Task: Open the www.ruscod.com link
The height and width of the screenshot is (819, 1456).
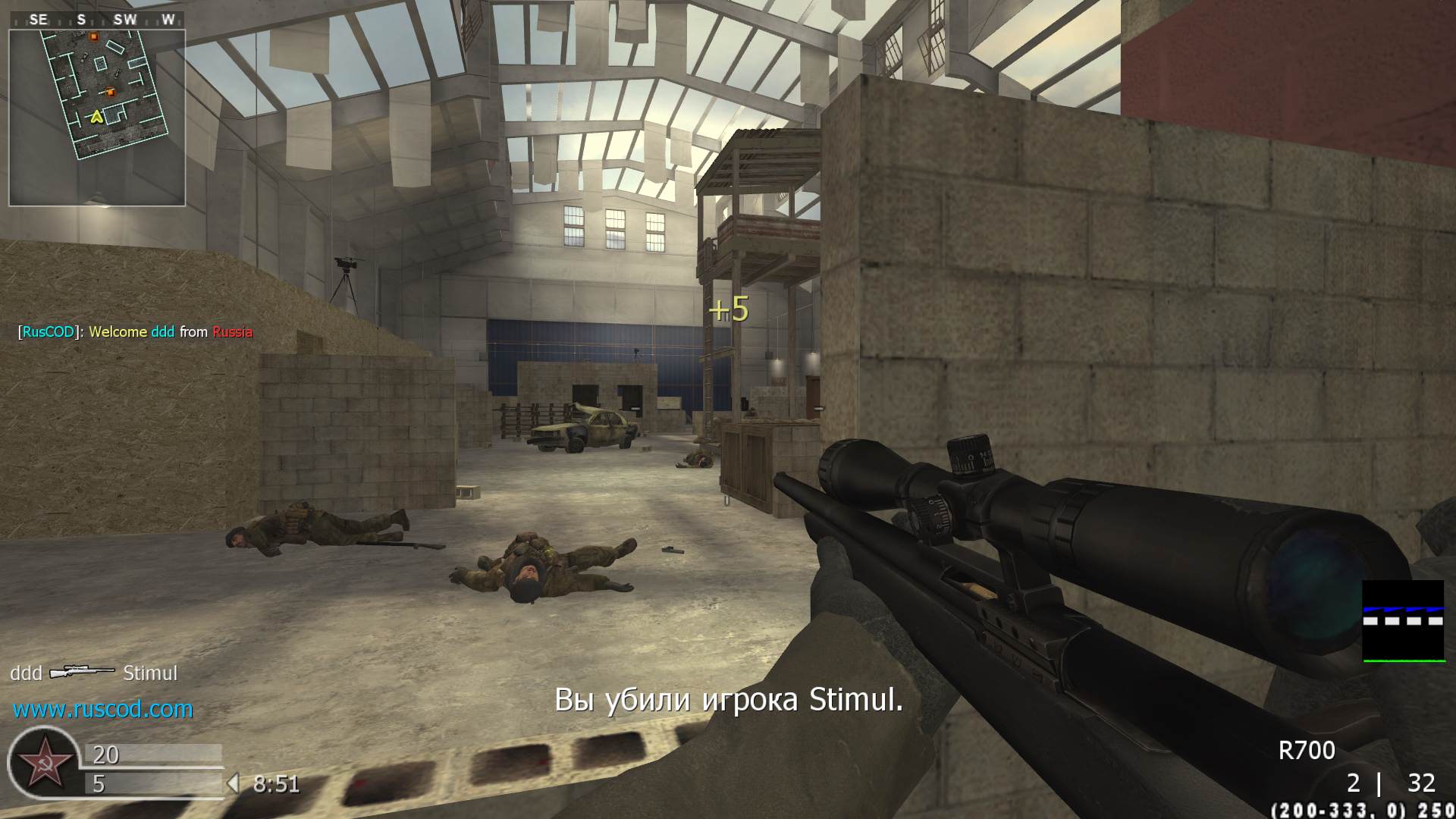Action: coord(103,709)
